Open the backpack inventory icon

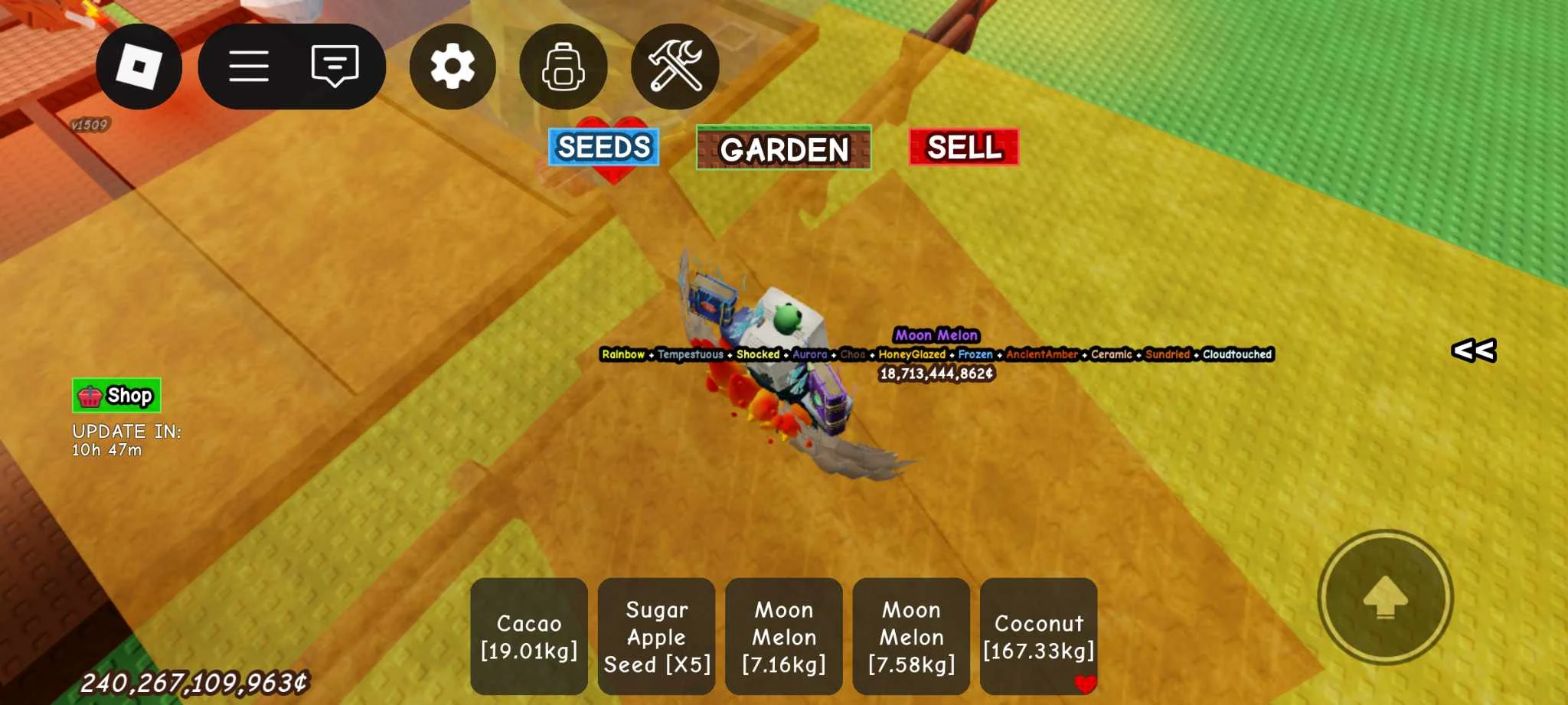click(x=563, y=66)
